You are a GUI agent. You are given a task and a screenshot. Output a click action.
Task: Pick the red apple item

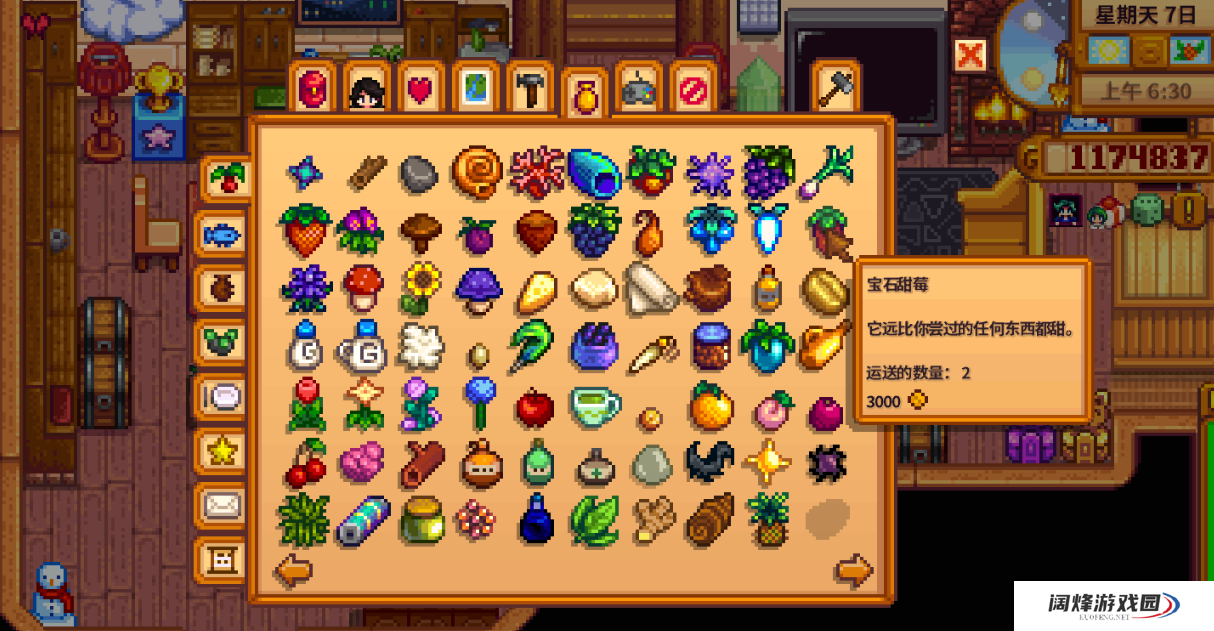535,405
